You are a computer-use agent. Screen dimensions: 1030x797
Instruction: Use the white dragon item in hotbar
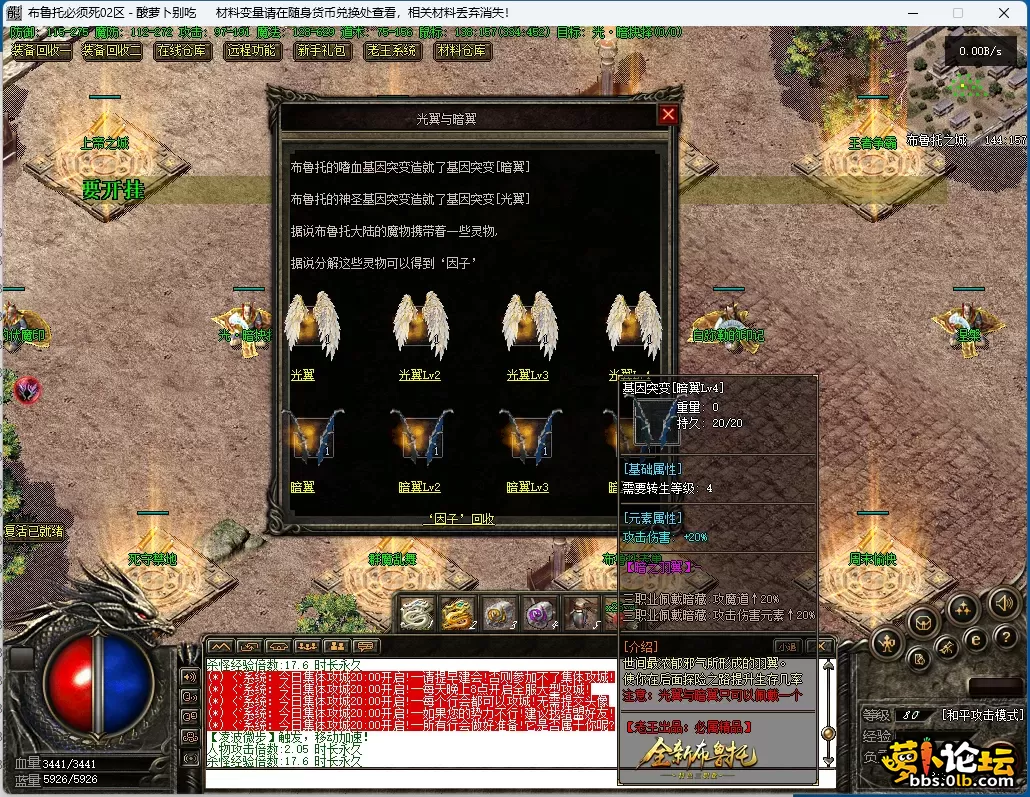point(416,613)
